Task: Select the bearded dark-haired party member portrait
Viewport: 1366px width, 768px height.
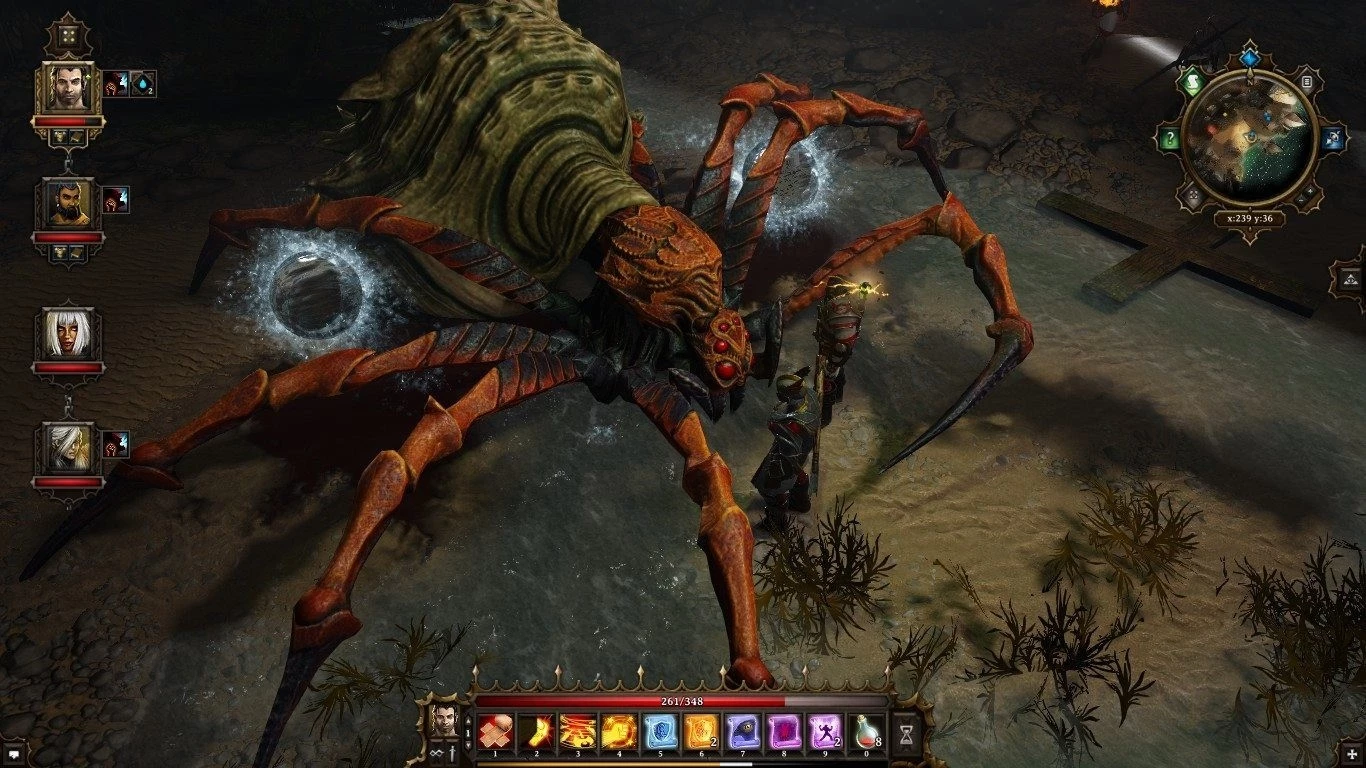Action: tap(68, 204)
